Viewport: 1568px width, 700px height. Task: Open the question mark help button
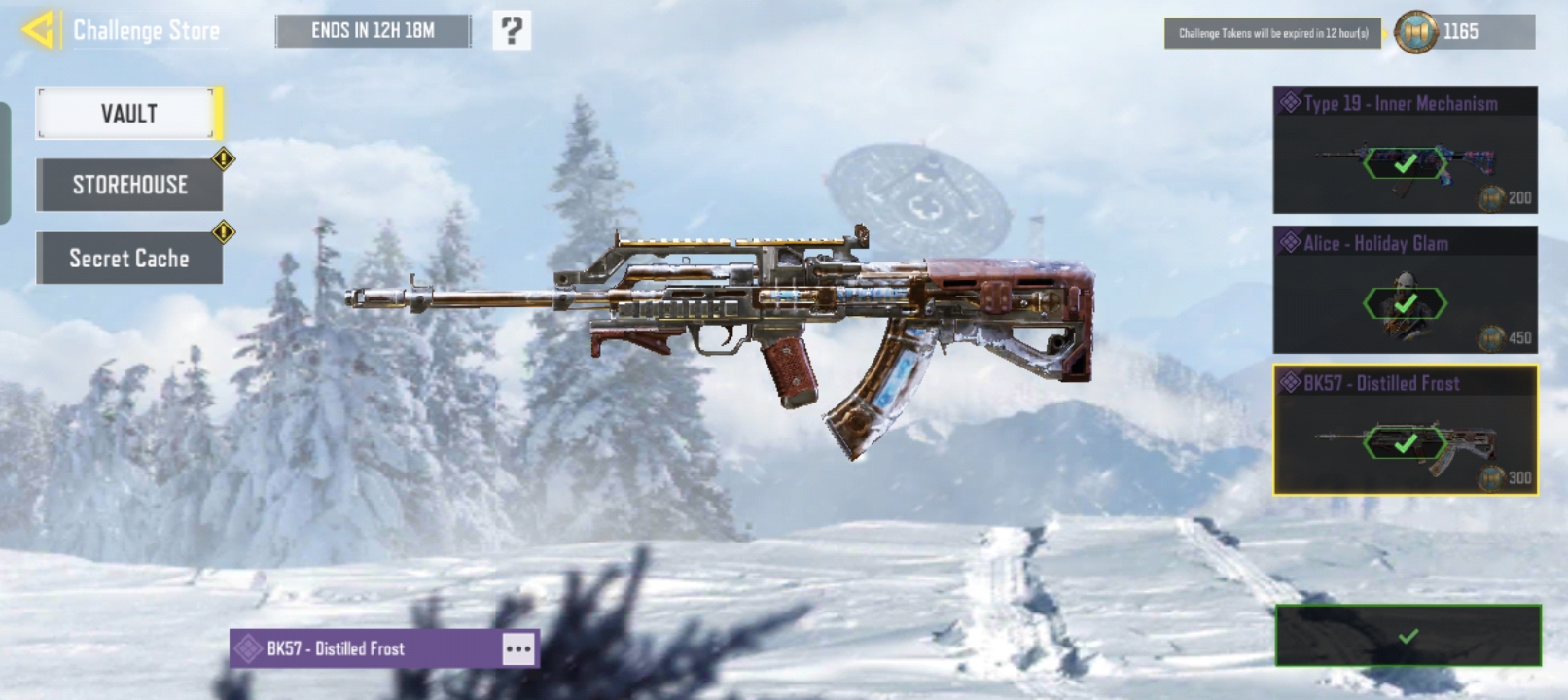pos(512,31)
